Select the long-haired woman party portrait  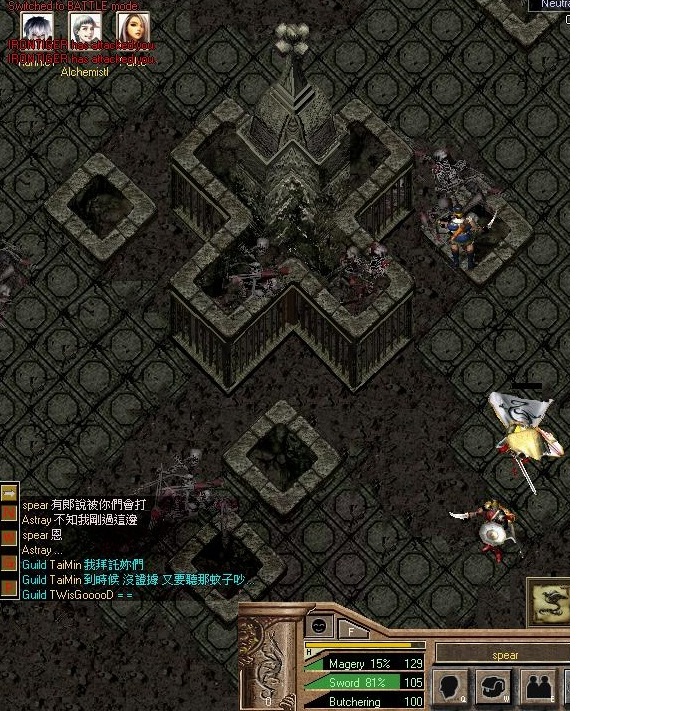click(x=132, y=29)
